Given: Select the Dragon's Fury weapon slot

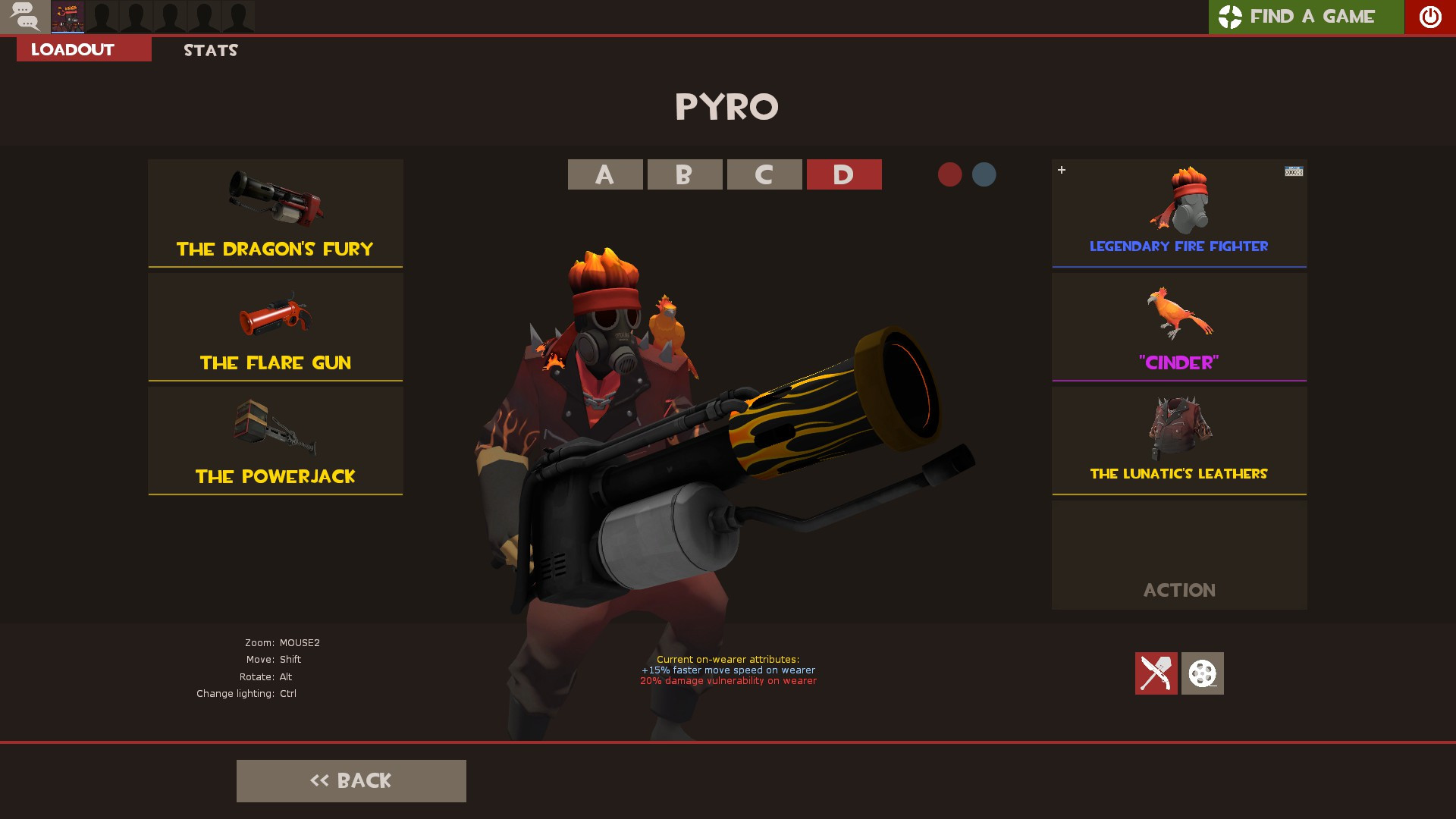Looking at the screenshot, I should click(275, 212).
